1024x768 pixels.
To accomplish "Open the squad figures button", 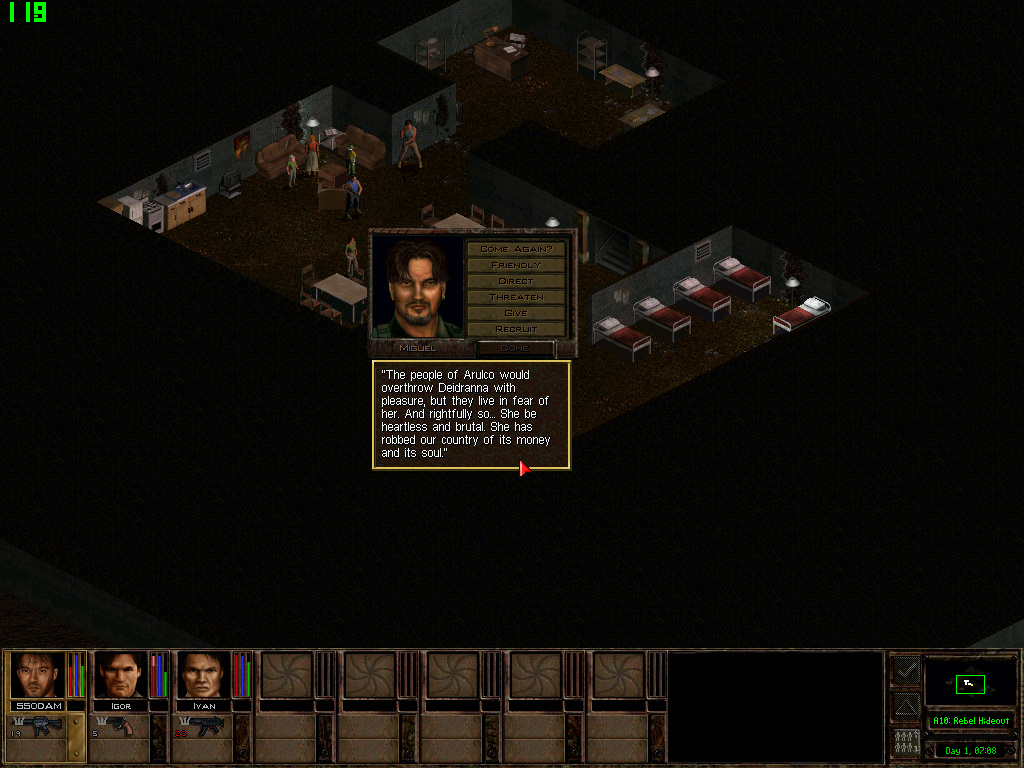I will (905, 743).
